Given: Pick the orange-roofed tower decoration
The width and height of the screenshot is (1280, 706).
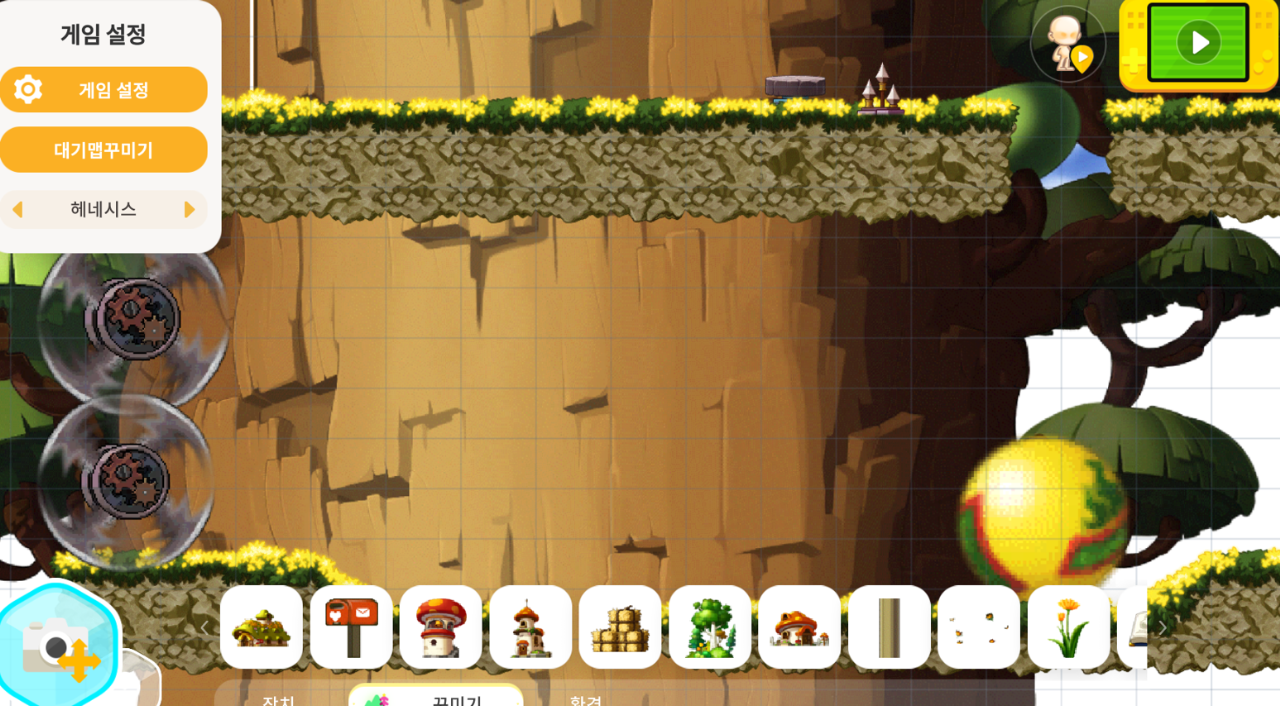Looking at the screenshot, I should [530, 627].
